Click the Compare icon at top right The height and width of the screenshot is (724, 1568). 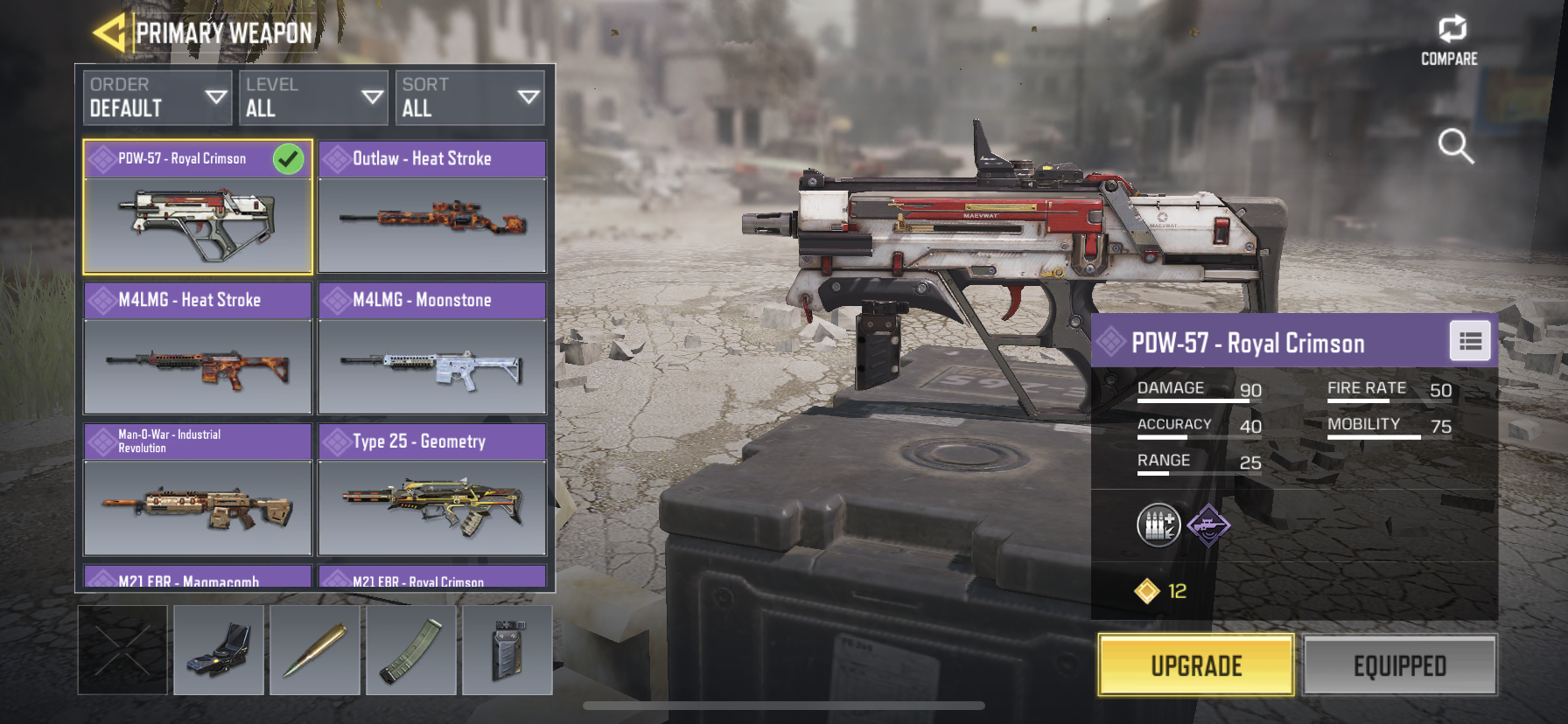coord(1452,29)
